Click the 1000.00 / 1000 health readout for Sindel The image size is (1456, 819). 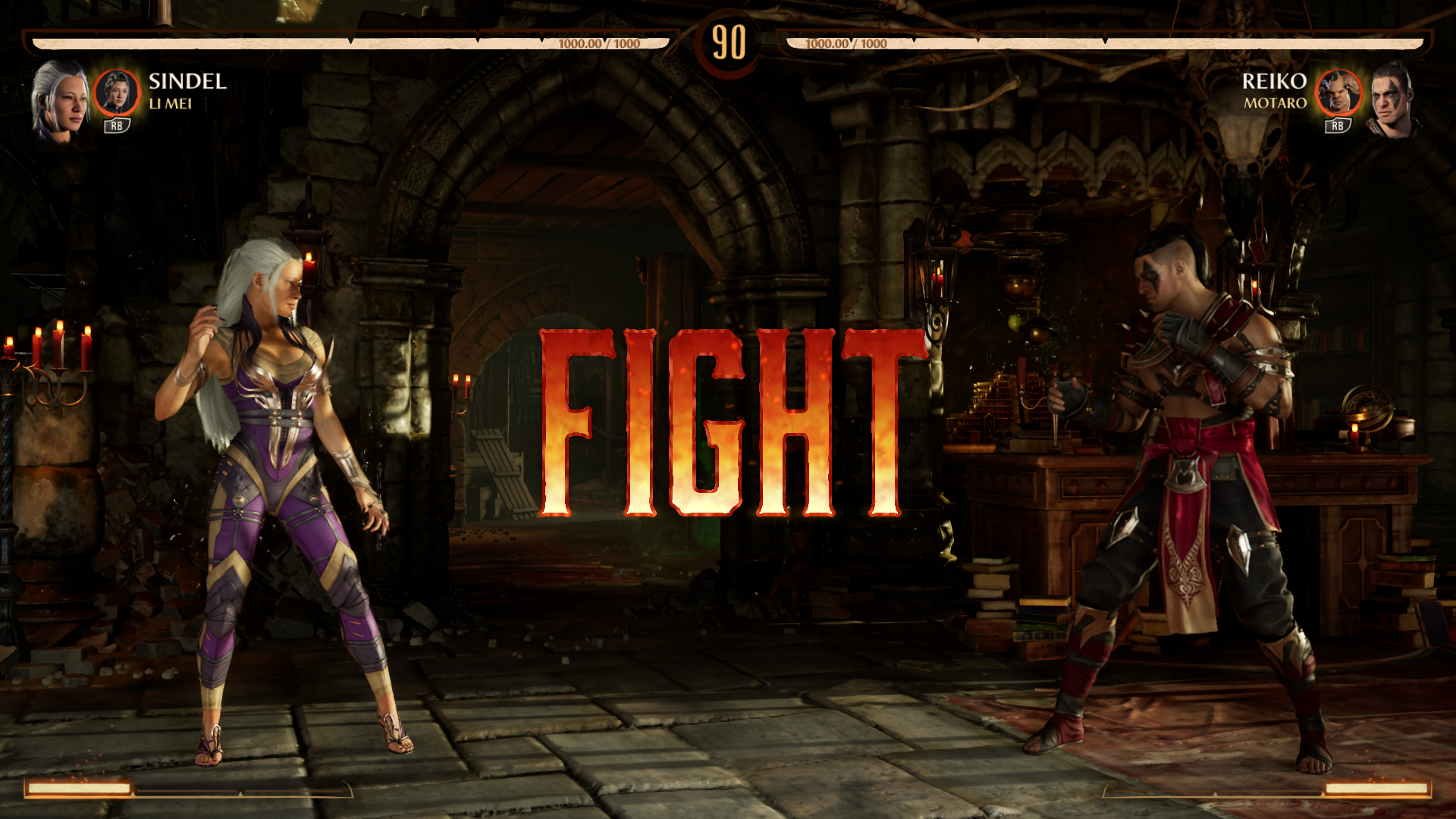[599, 43]
